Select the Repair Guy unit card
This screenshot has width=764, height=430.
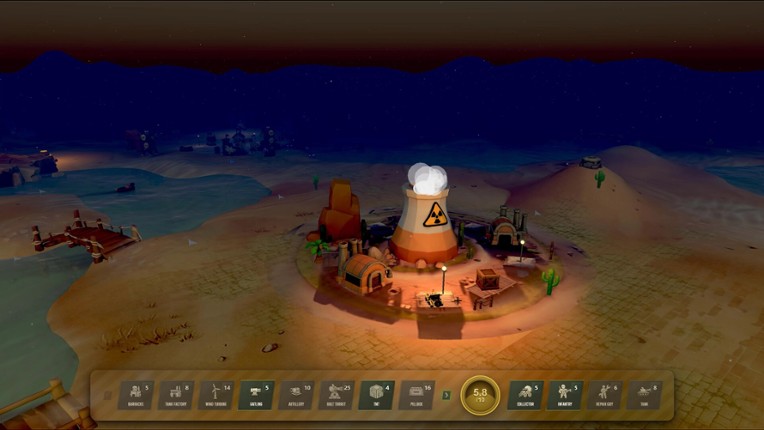(x=604, y=395)
